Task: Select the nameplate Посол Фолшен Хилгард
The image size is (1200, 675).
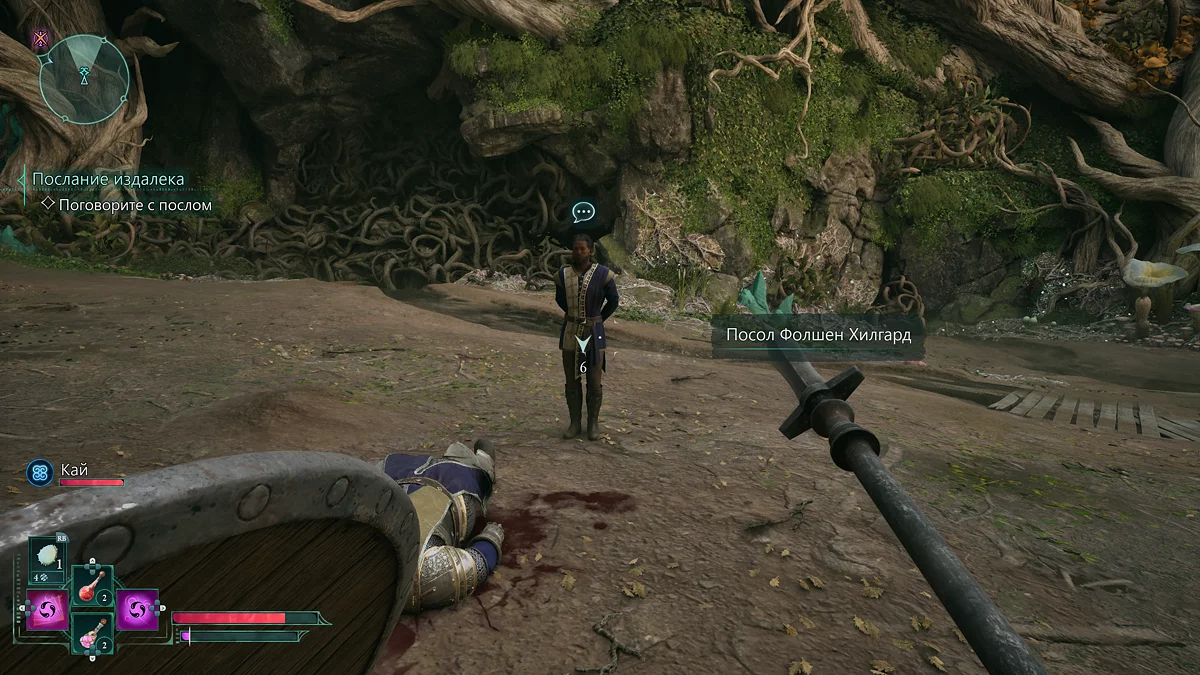Action: click(x=818, y=336)
